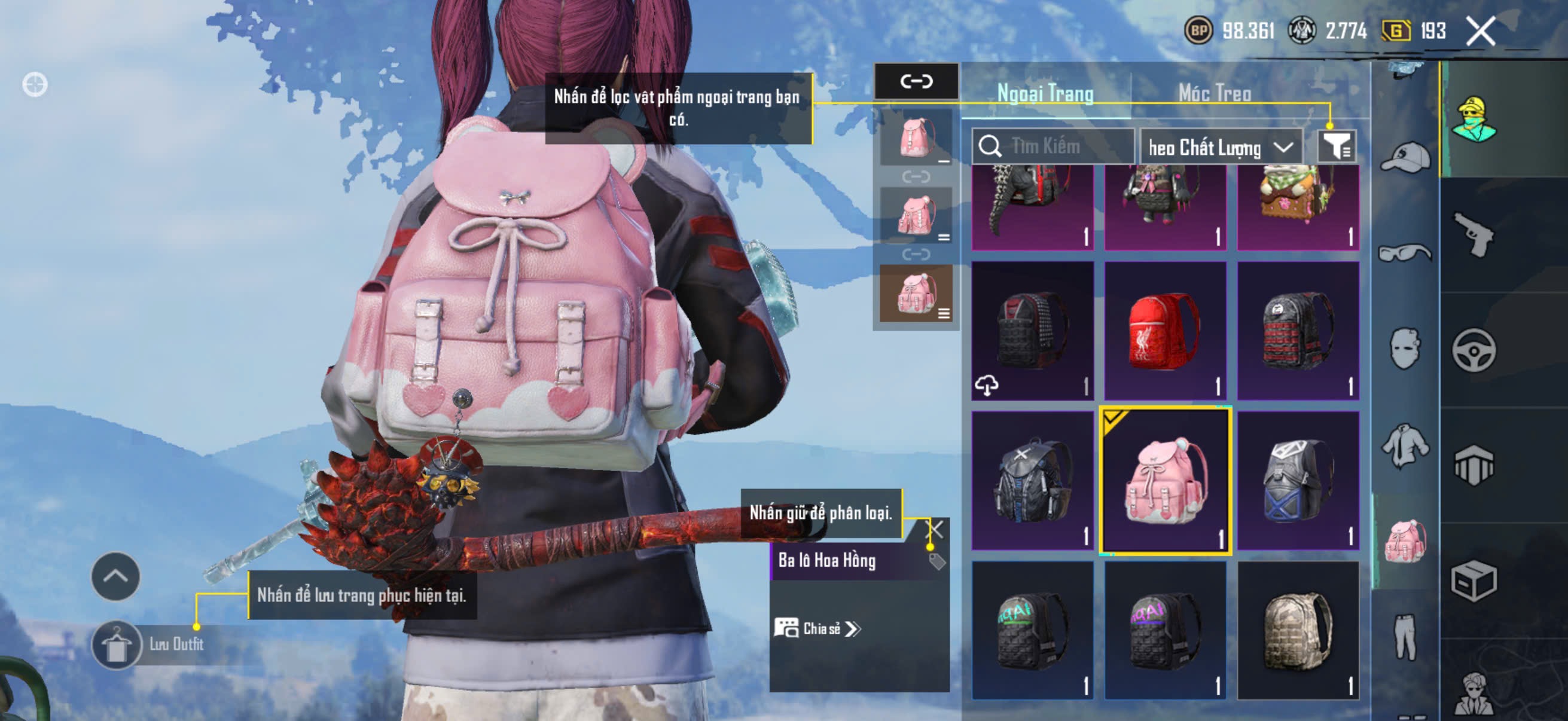Toggle the owned items filter funnel
This screenshot has height=721, width=1568.
[1336, 146]
